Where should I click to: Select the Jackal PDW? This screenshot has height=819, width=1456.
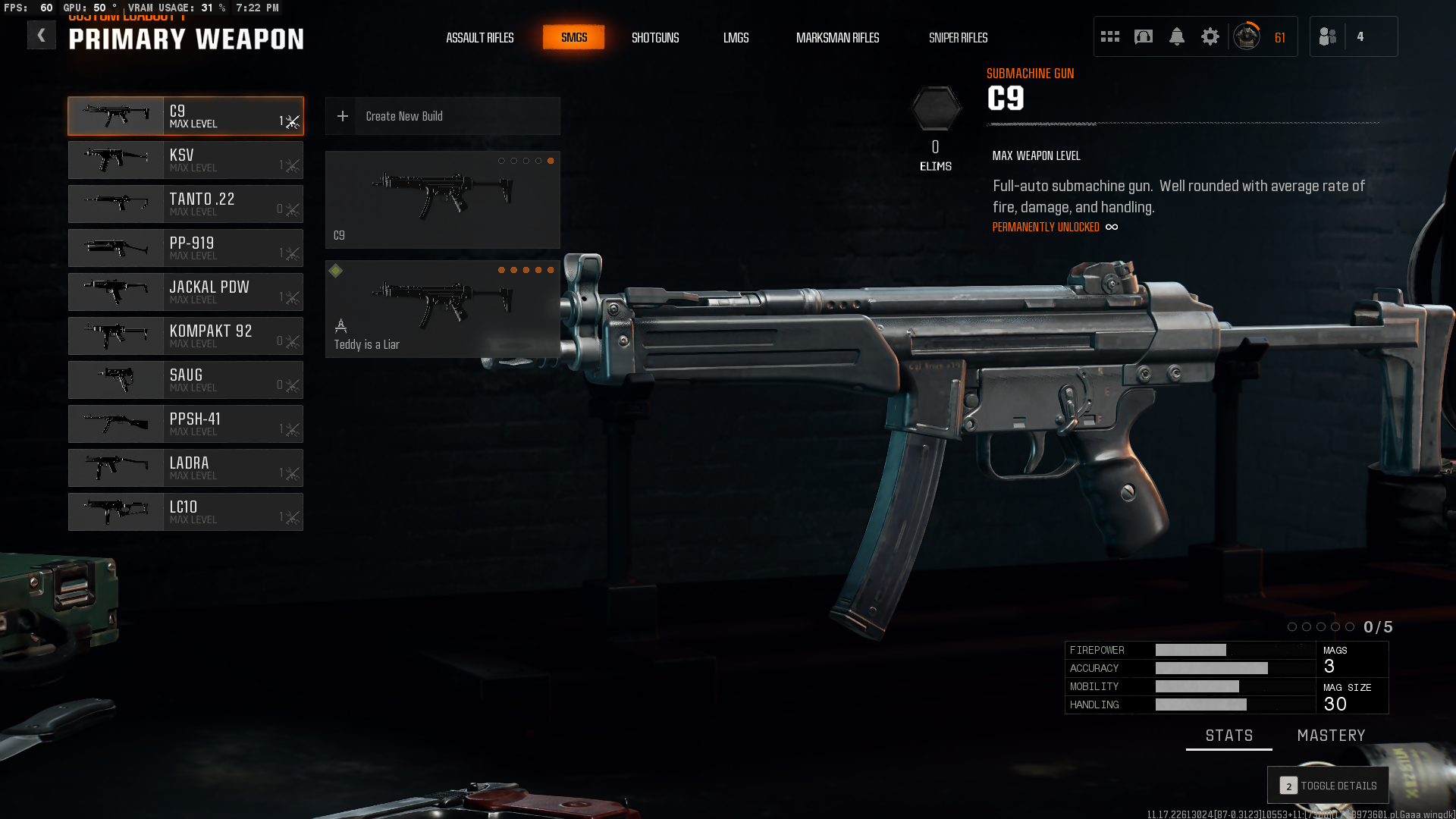point(186,292)
